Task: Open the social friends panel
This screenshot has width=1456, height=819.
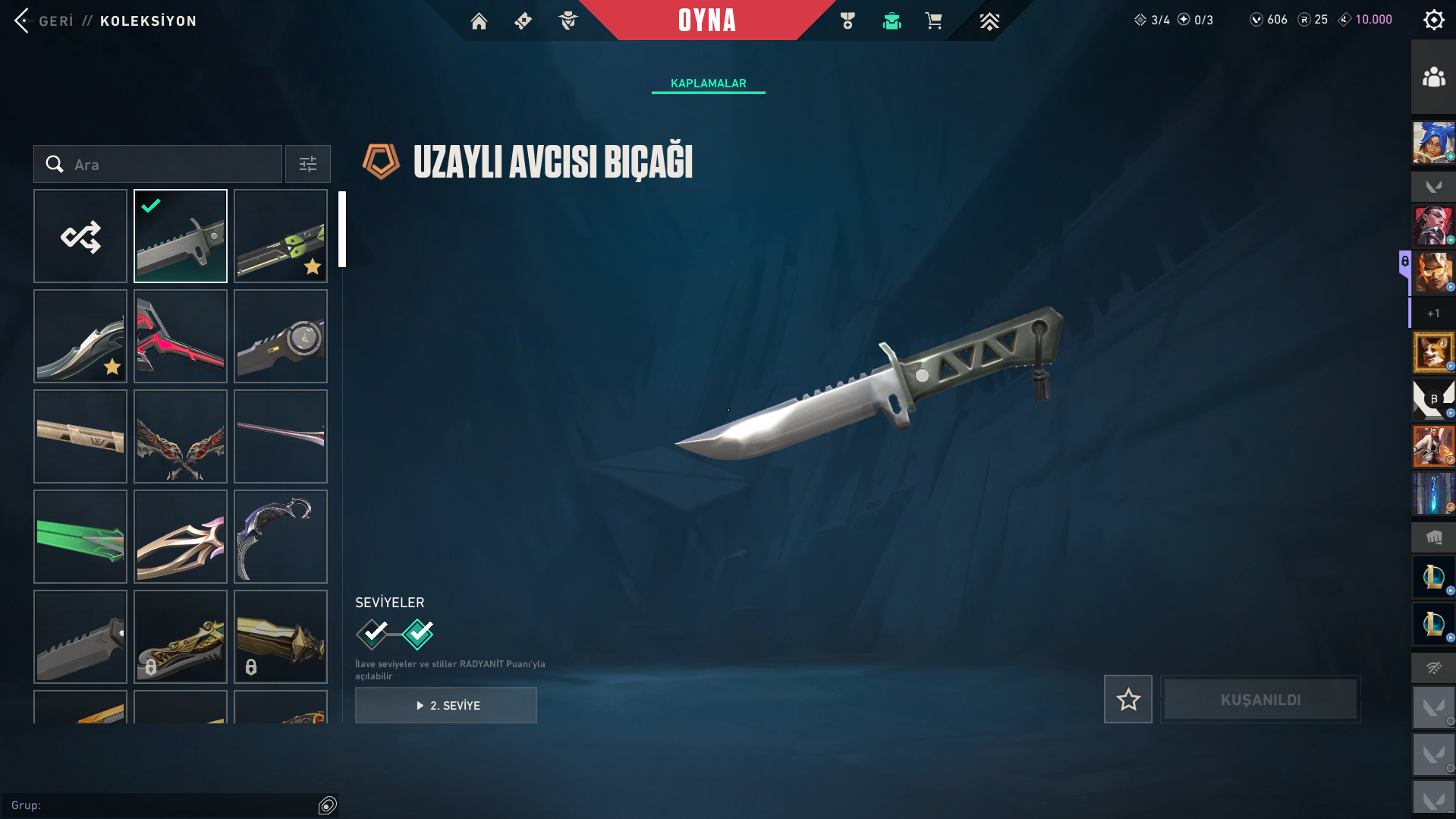Action: tap(1433, 77)
